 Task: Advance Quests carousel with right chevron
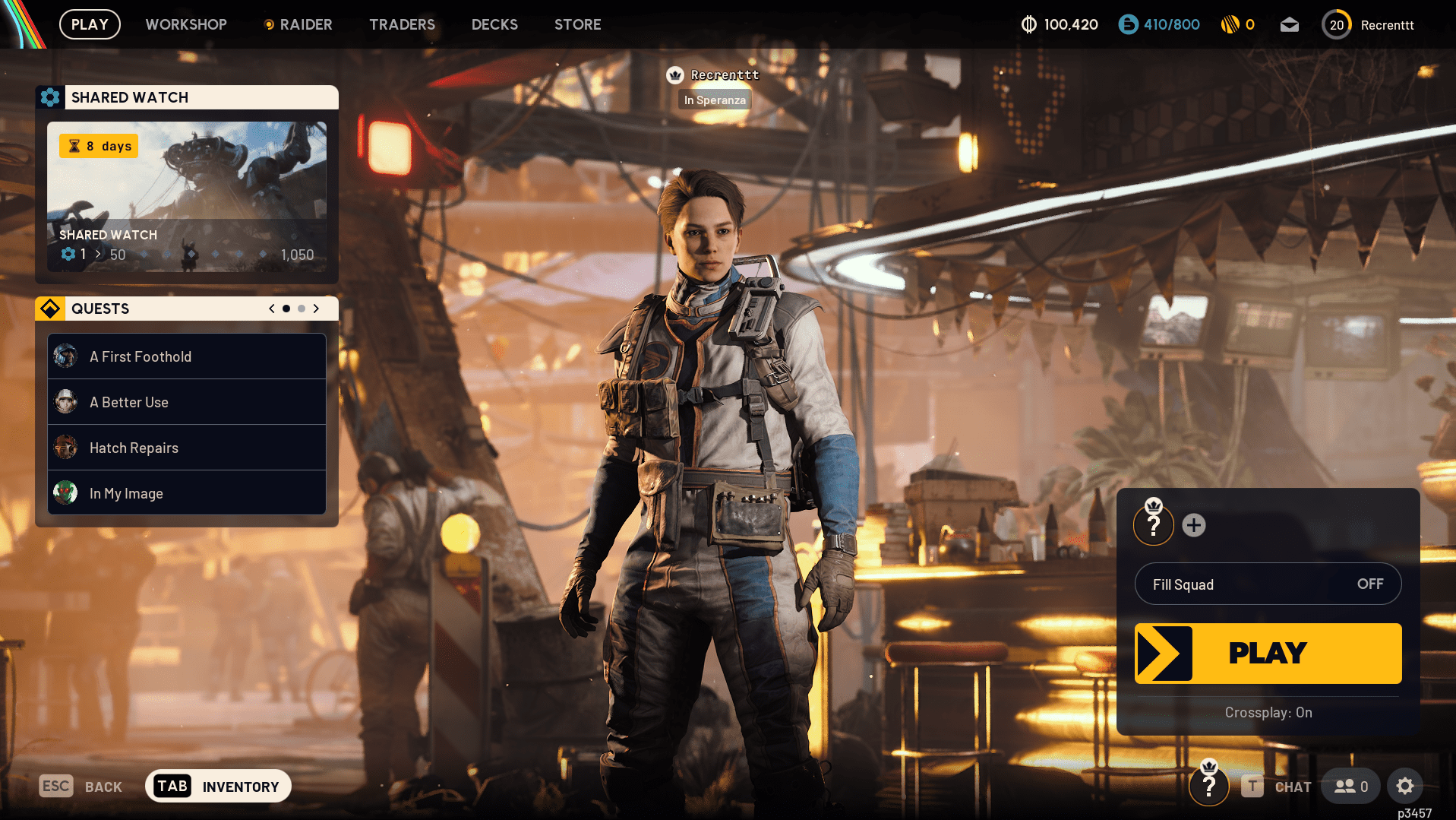(316, 309)
